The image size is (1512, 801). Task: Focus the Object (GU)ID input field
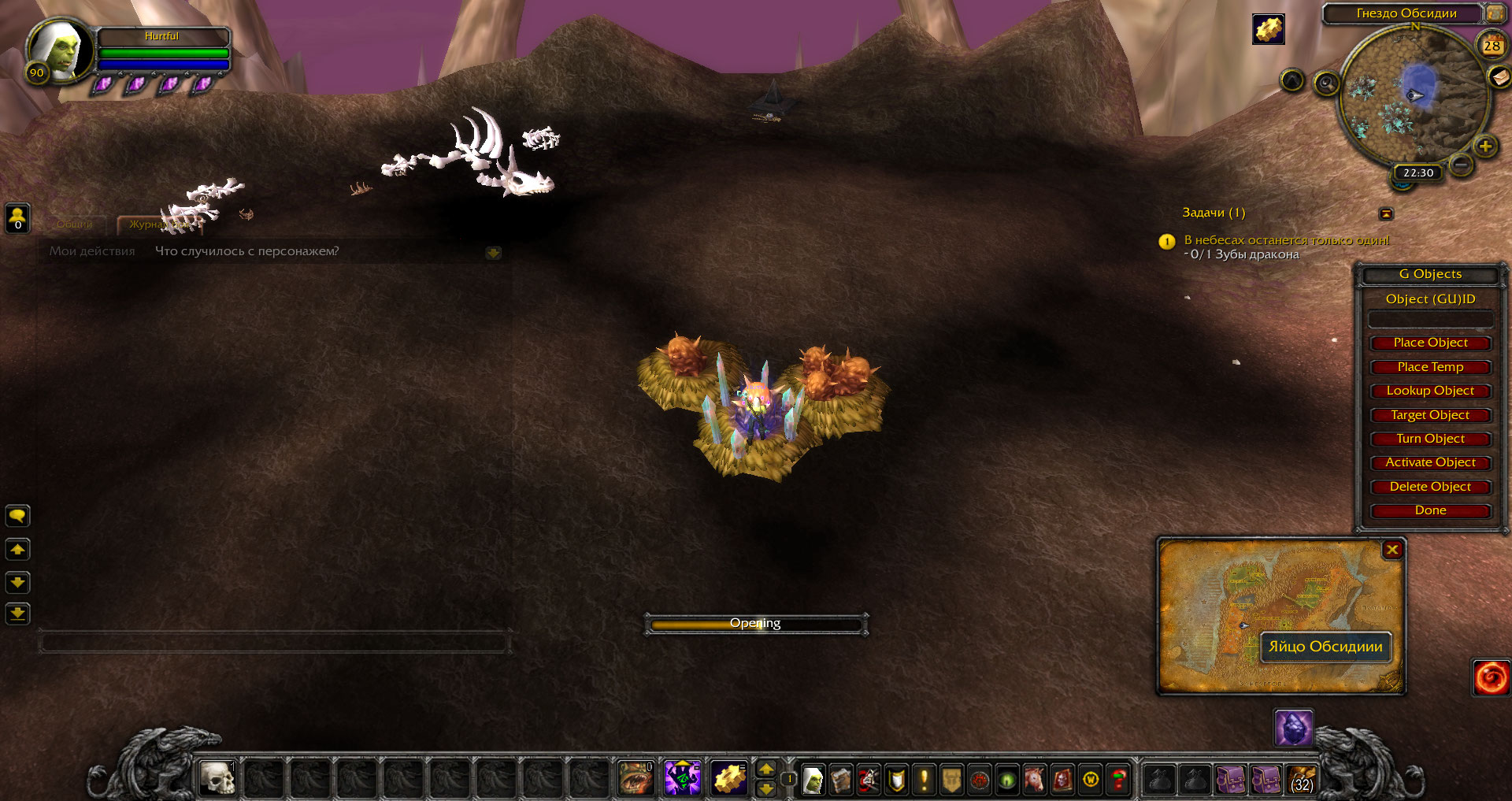click(1430, 319)
